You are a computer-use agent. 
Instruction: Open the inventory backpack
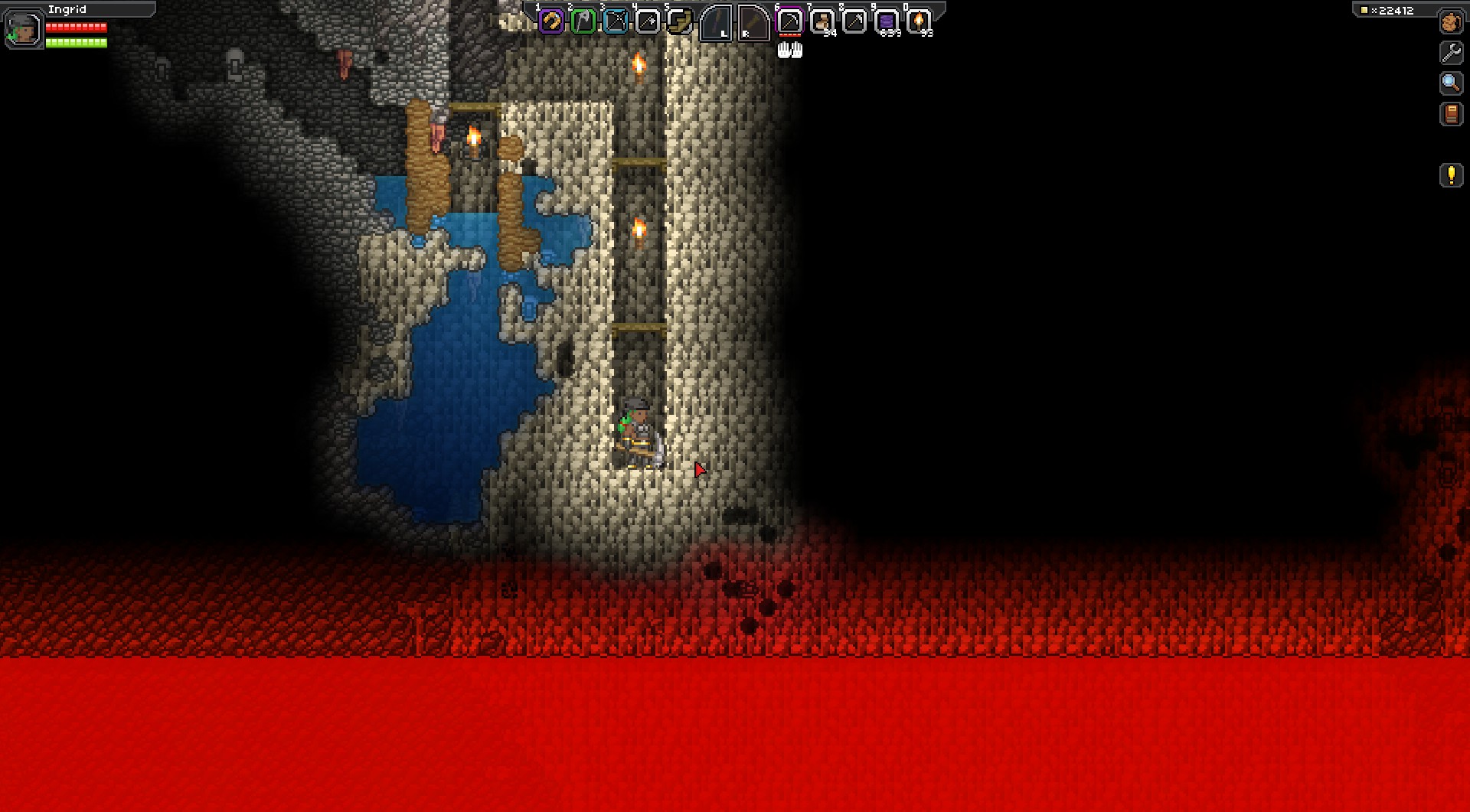[x=1451, y=22]
